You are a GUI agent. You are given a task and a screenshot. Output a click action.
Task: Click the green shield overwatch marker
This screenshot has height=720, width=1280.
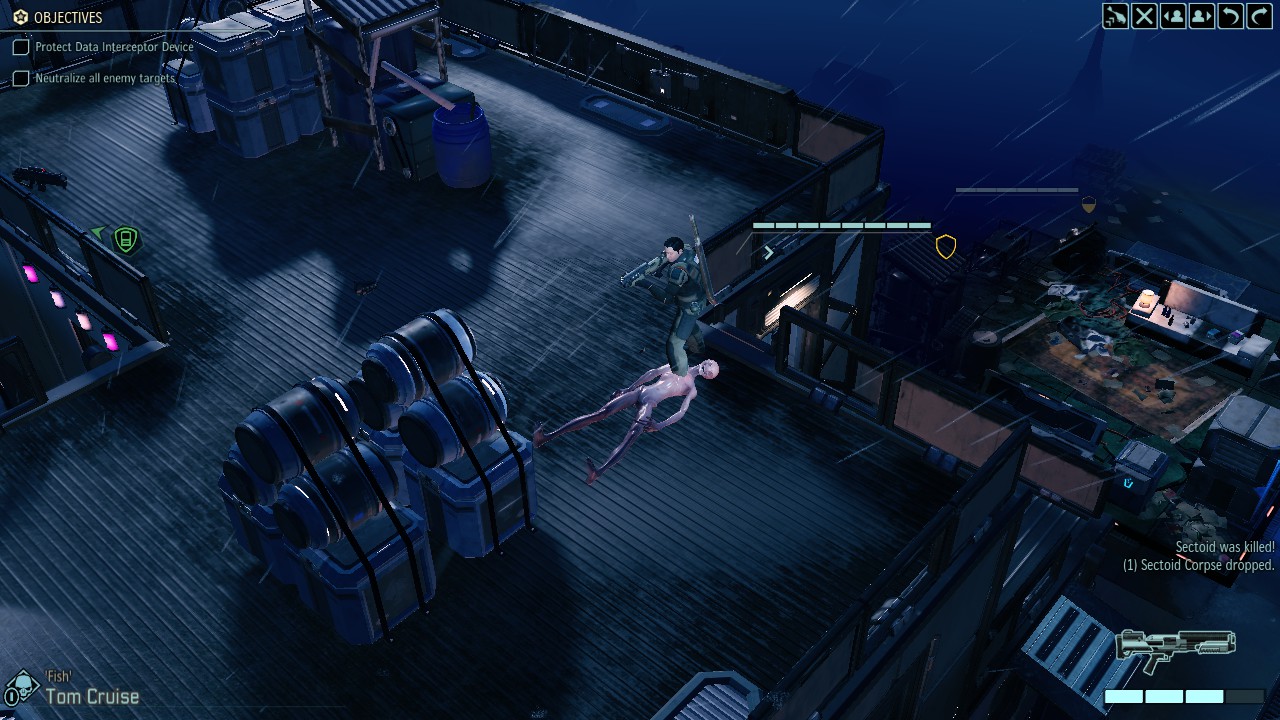(125, 240)
